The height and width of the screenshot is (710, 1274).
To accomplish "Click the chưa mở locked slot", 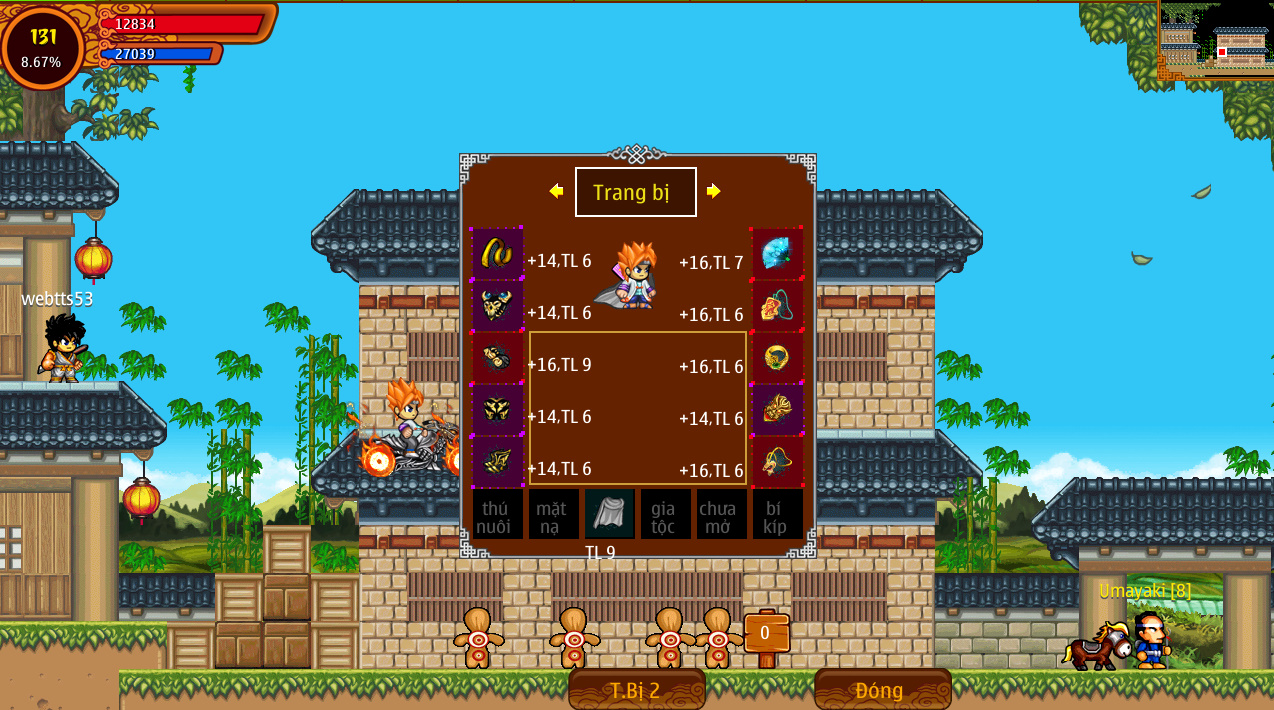I will click(721, 514).
